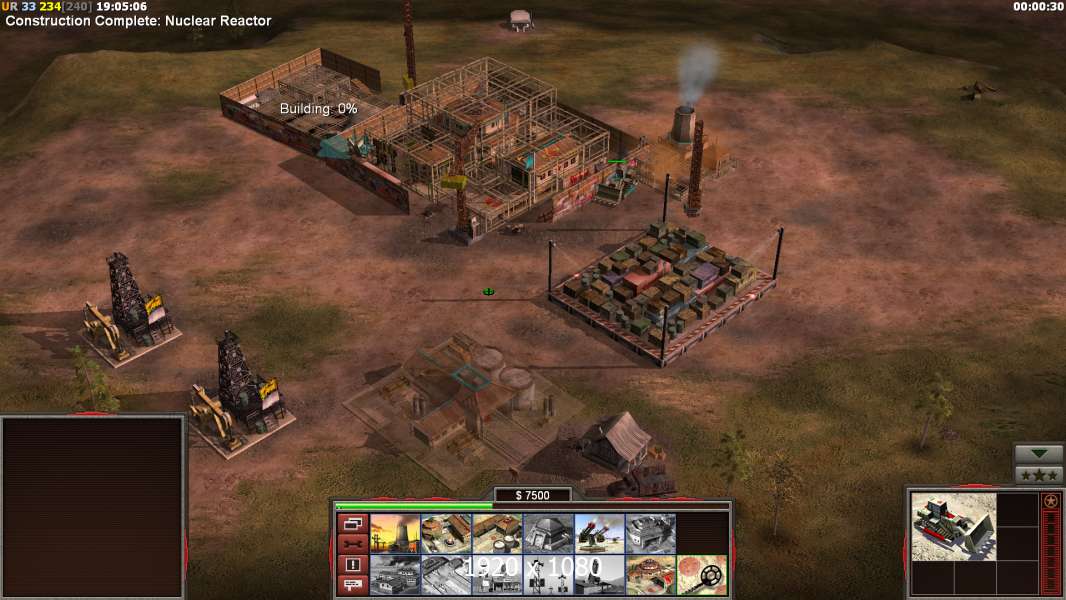Select the Barracks build icon
Screen dimensions: 1066x600
click(x=445, y=534)
